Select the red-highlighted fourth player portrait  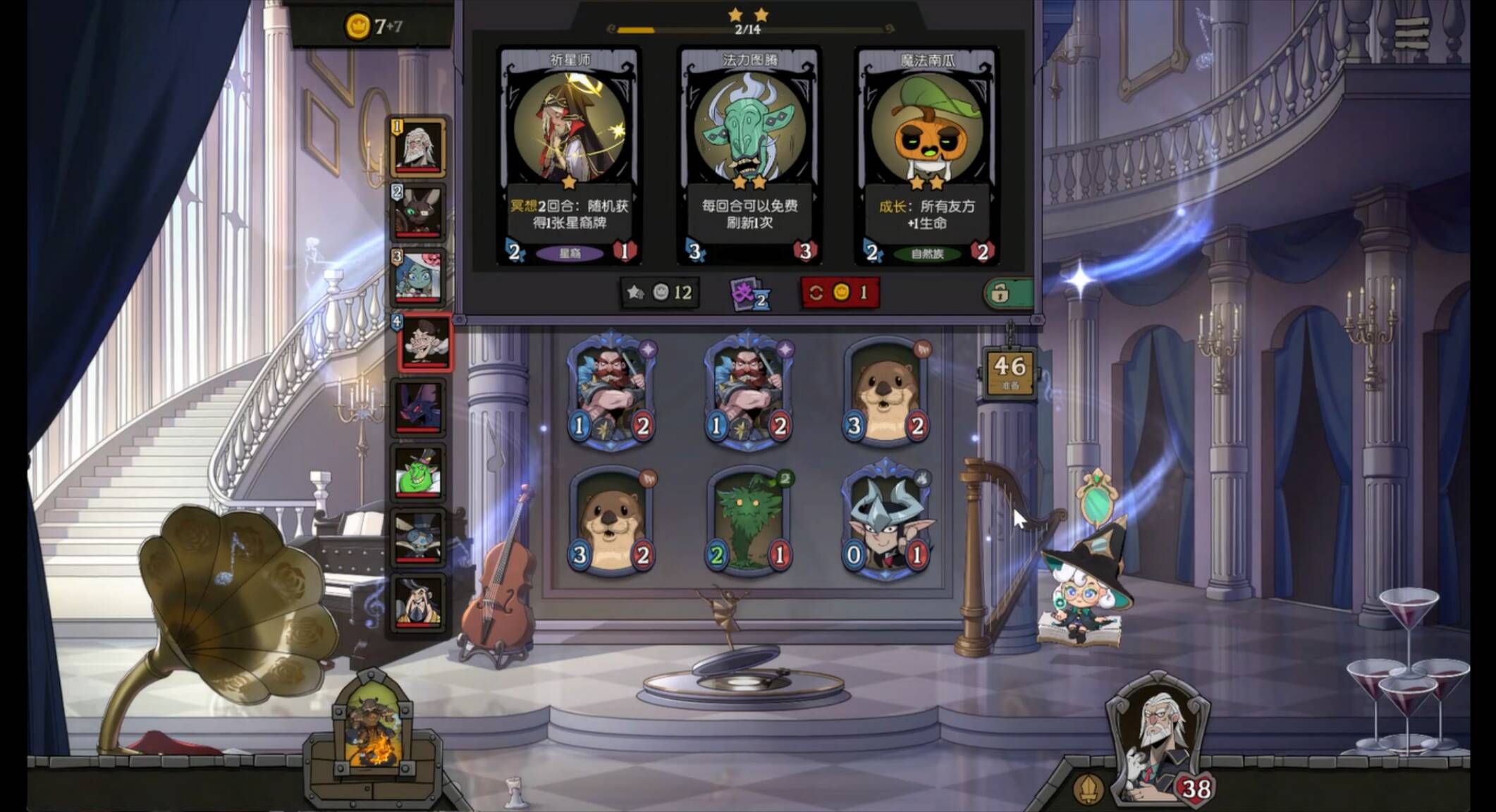(x=424, y=343)
